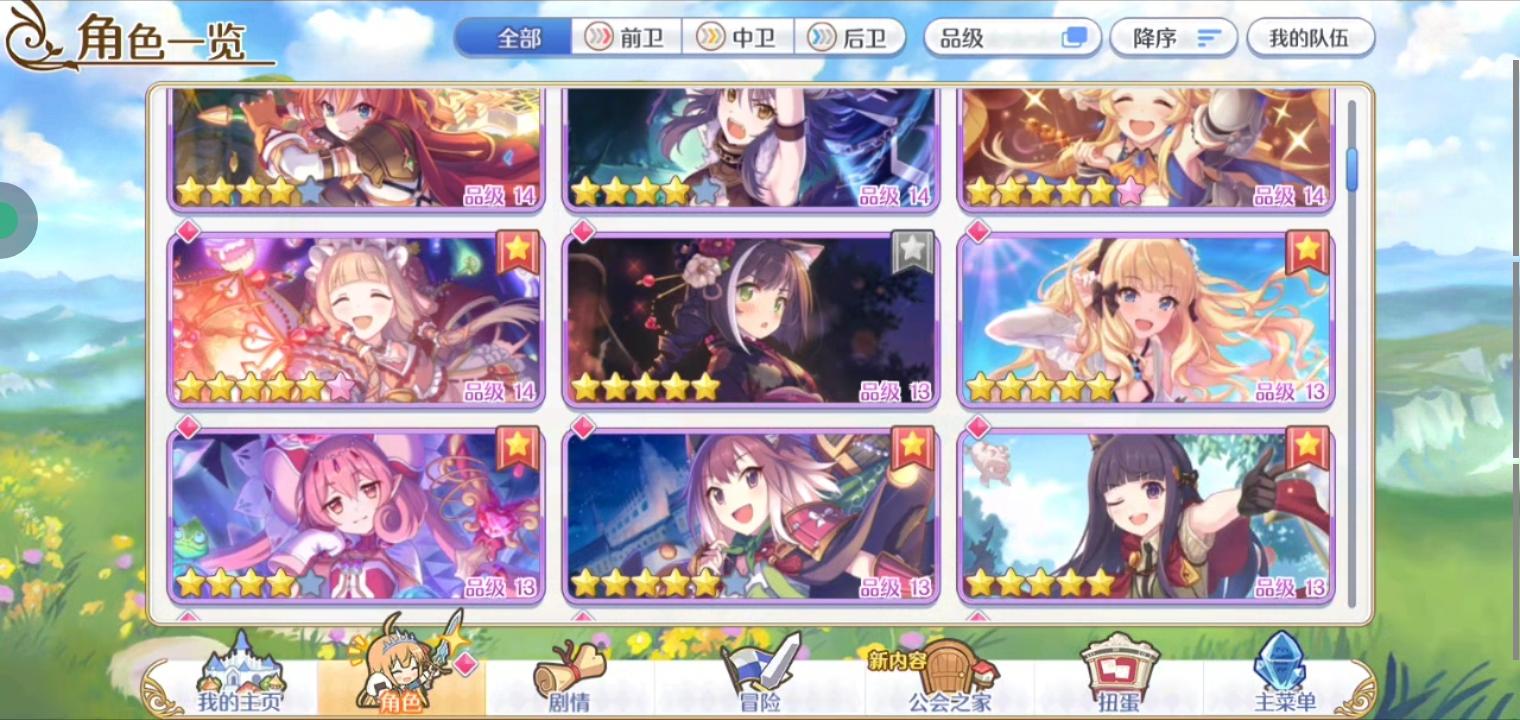Open the 降序 sort order selector
Viewport: 1520px width, 720px height.
click(1173, 38)
